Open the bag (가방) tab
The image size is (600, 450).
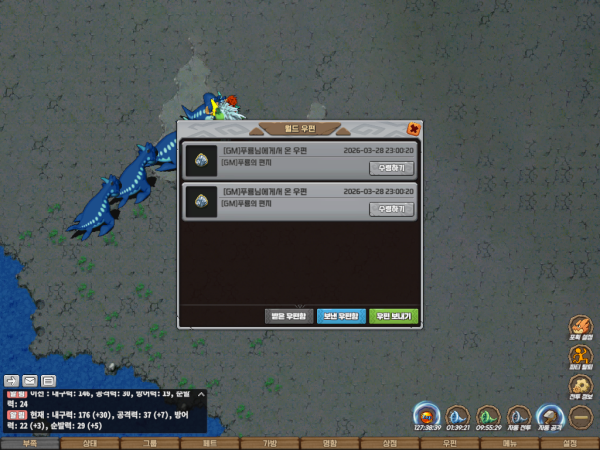(x=269, y=443)
